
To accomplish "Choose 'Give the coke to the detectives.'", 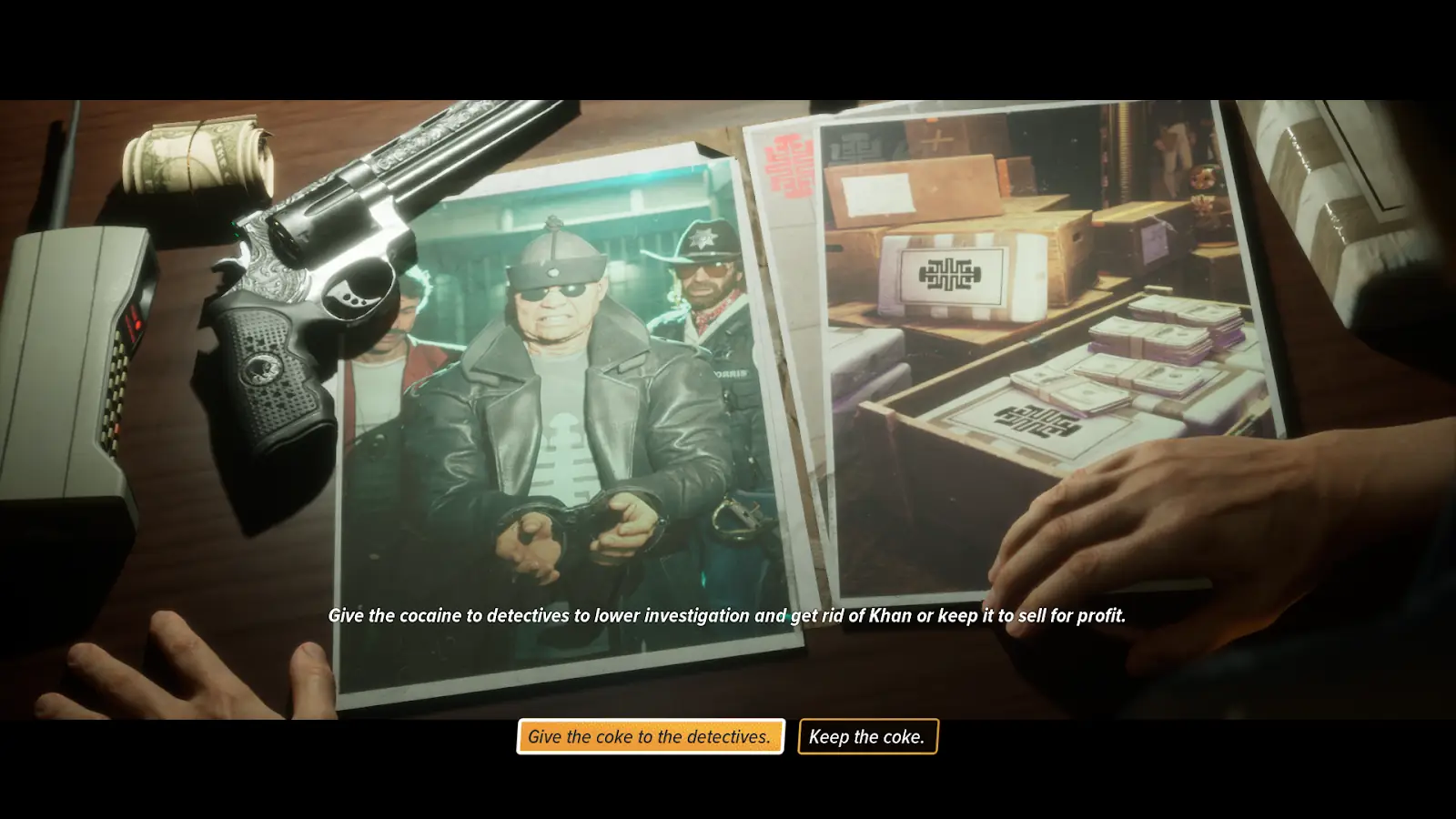I will point(650,737).
